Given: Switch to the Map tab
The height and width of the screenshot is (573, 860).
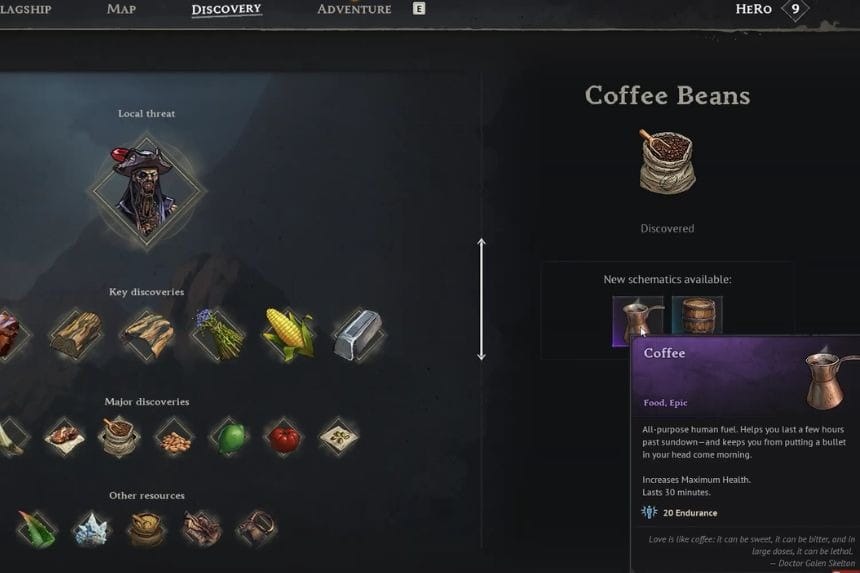Looking at the screenshot, I should coord(121,9).
